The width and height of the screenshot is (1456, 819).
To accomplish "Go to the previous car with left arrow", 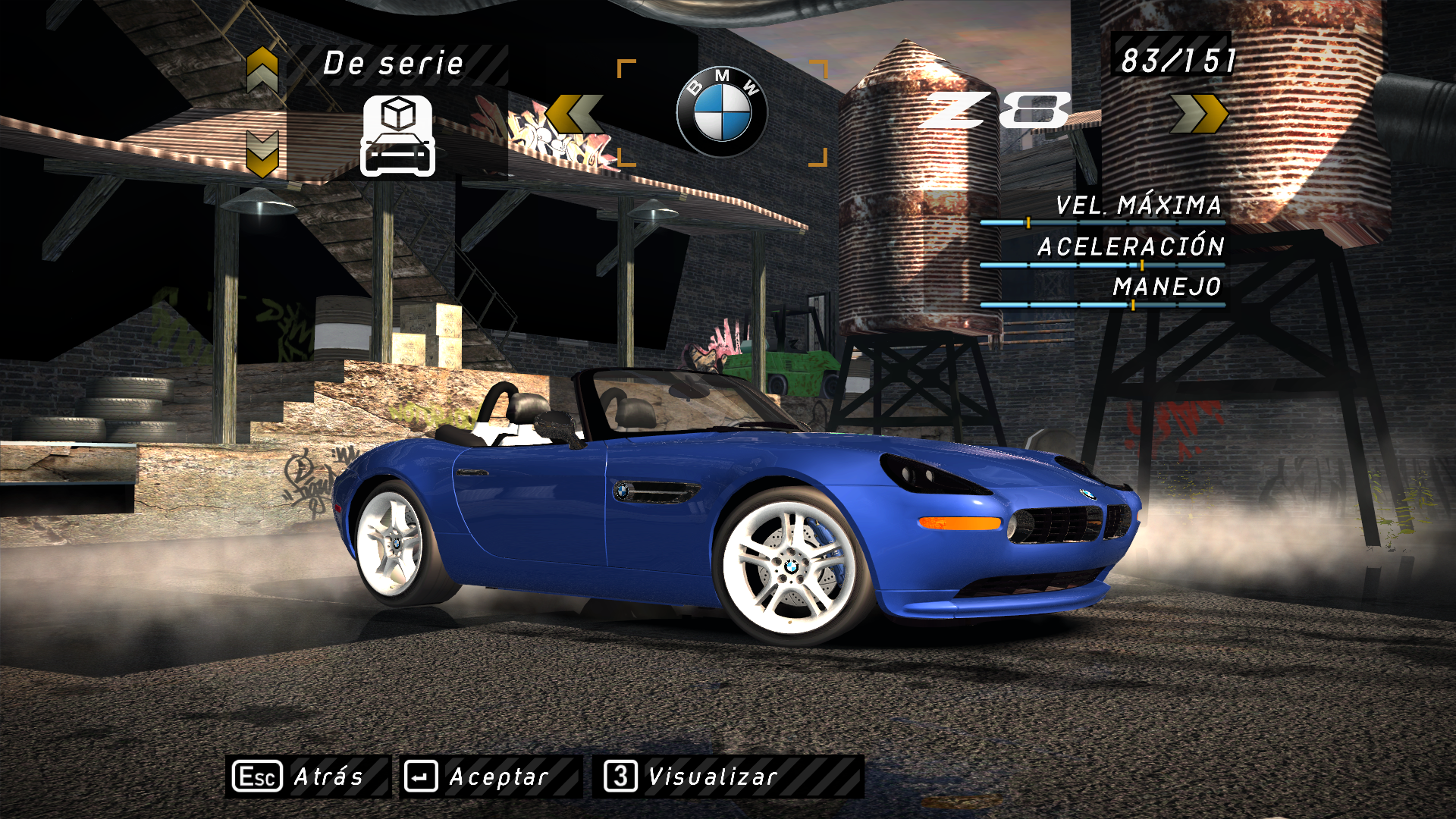I will 574,115.
